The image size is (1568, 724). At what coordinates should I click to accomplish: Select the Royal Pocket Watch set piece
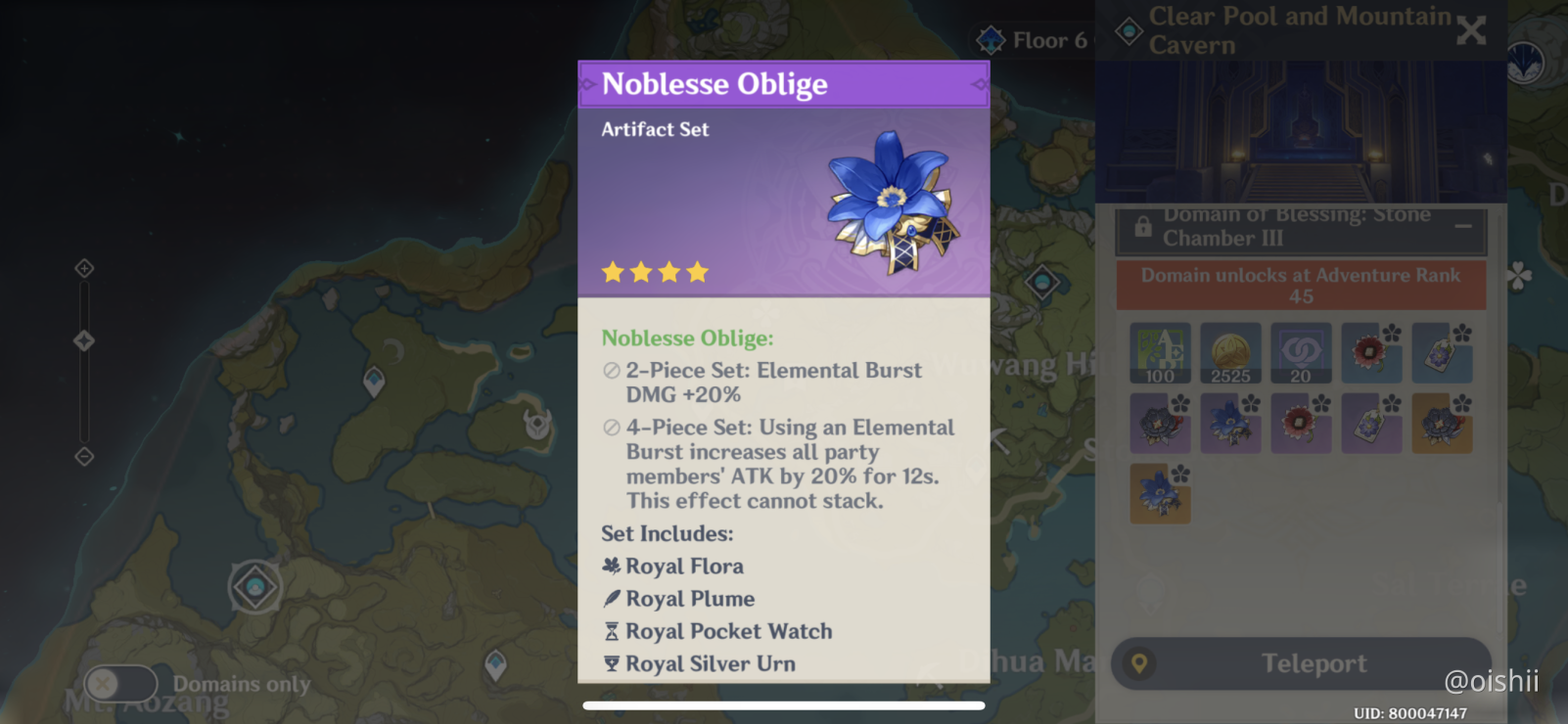pos(728,632)
